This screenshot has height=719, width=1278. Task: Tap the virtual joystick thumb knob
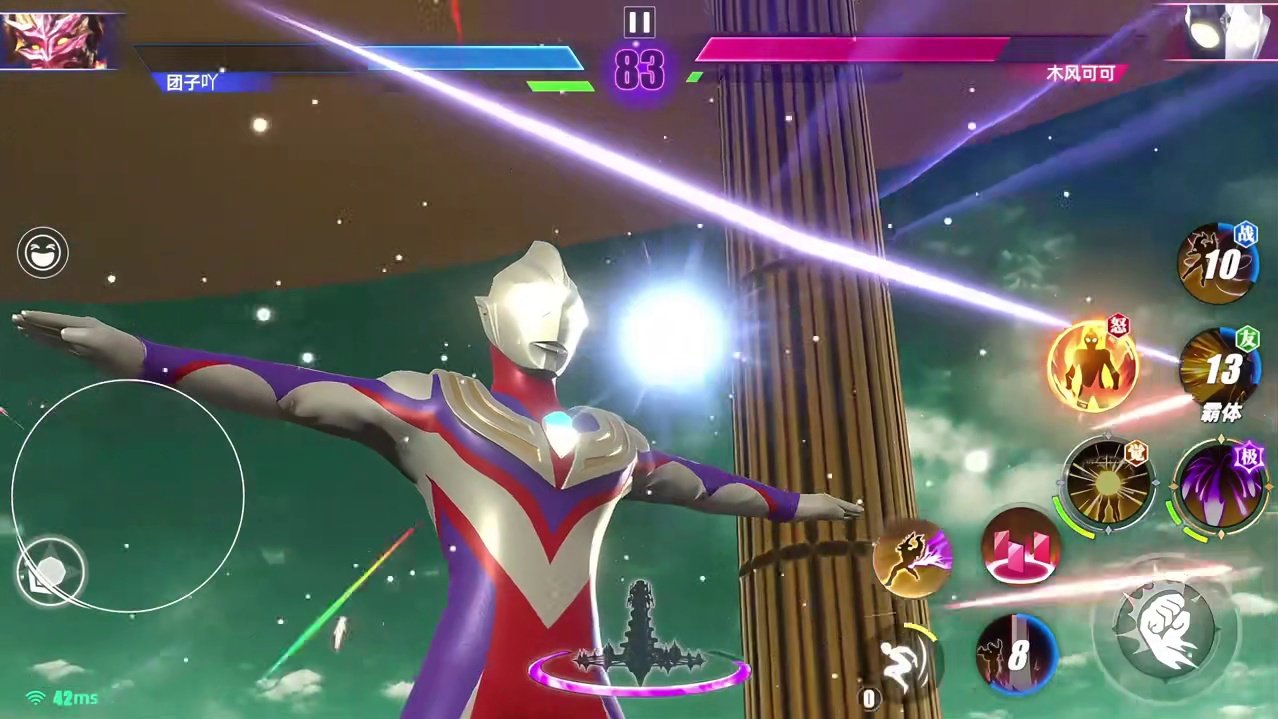click(x=51, y=572)
